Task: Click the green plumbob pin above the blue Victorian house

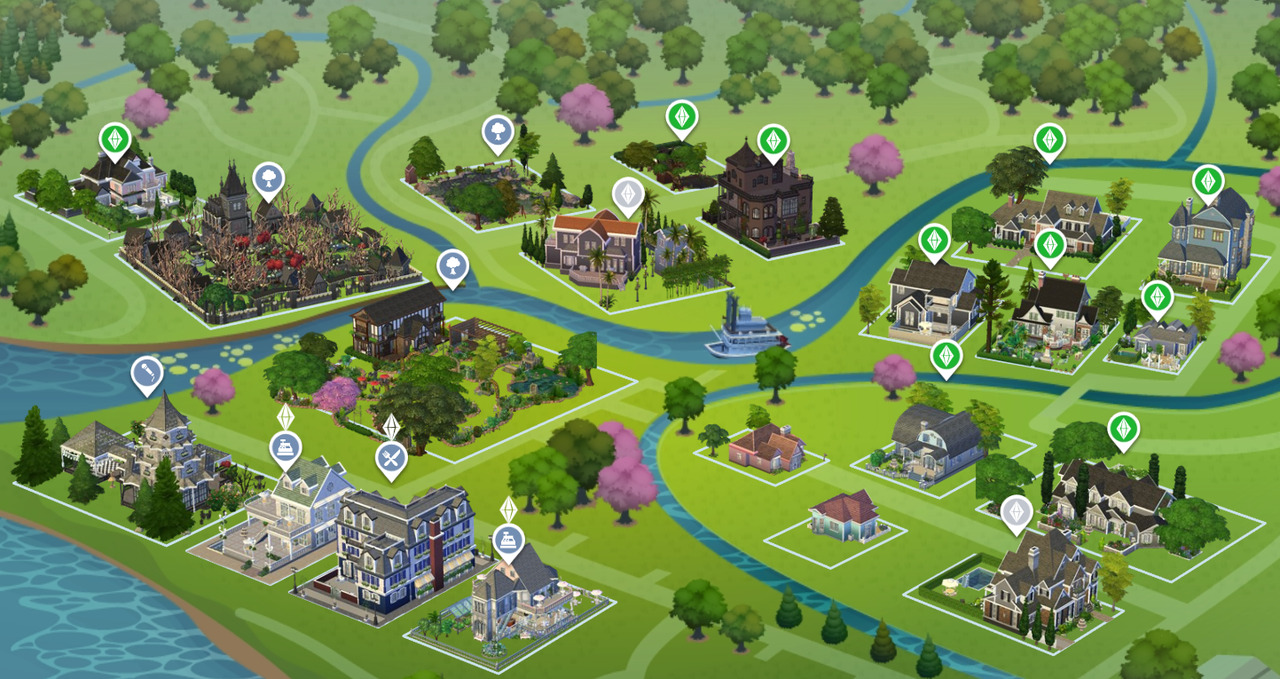Action: click(1208, 181)
